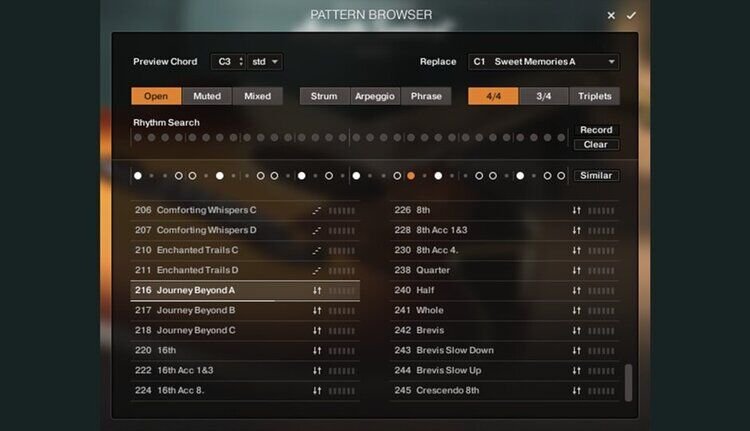Pick pattern 245 Crescendo 8th

coord(448,390)
